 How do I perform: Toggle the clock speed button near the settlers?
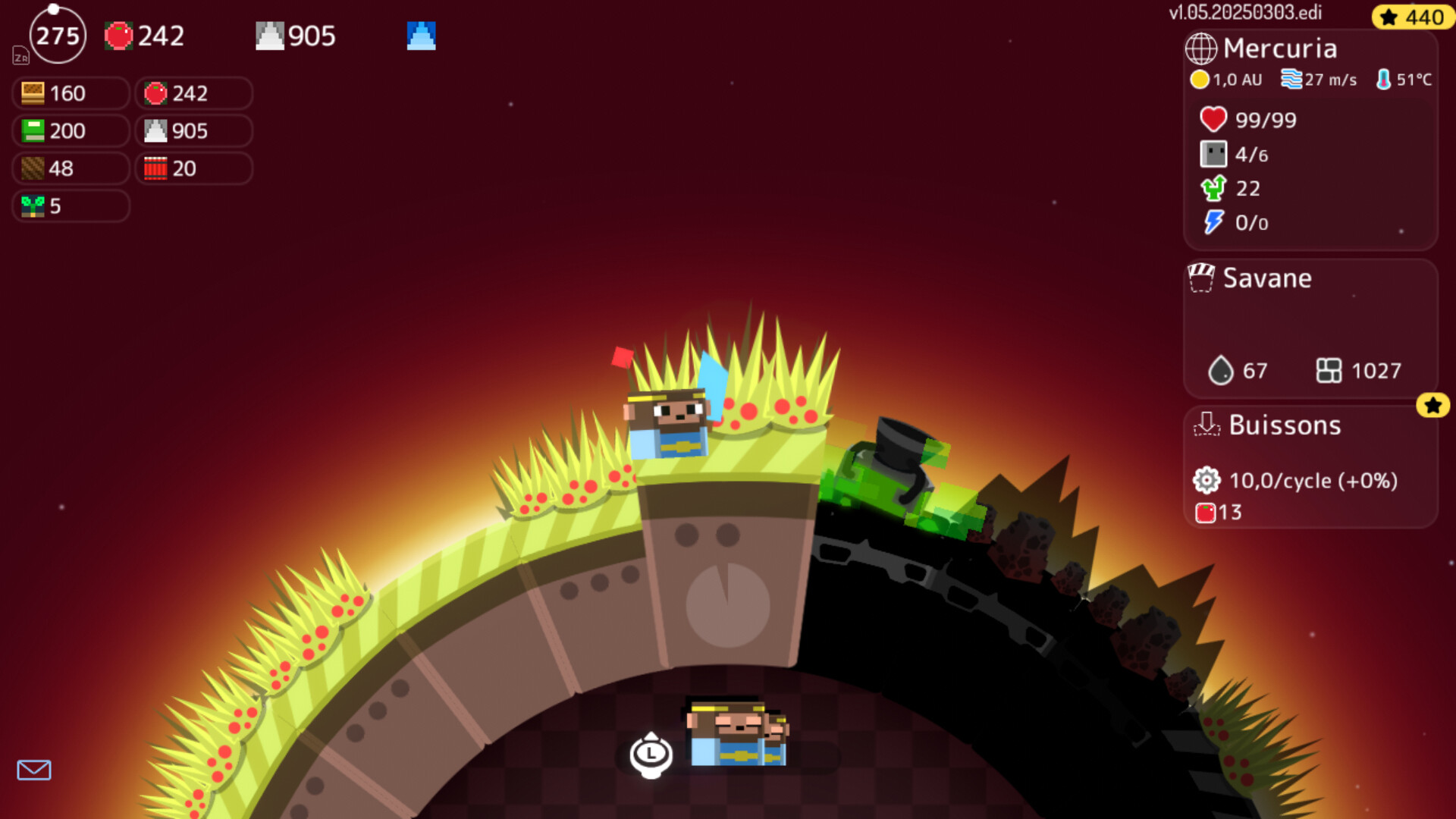651,755
